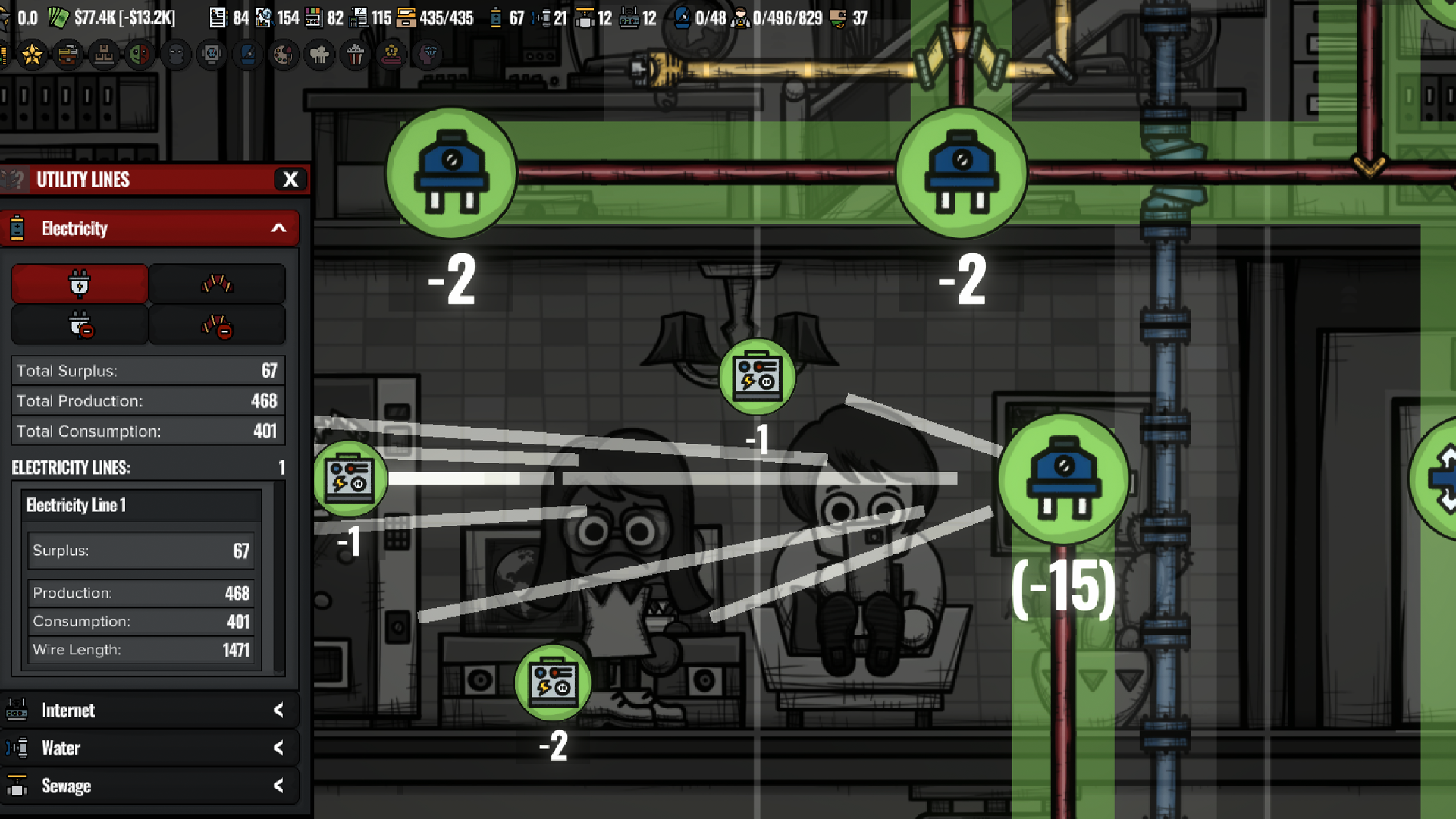Image resolution: width=1456 pixels, height=819 pixels.
Task: Open the blue paint roller icon
Action: click(x=247, y=55)
